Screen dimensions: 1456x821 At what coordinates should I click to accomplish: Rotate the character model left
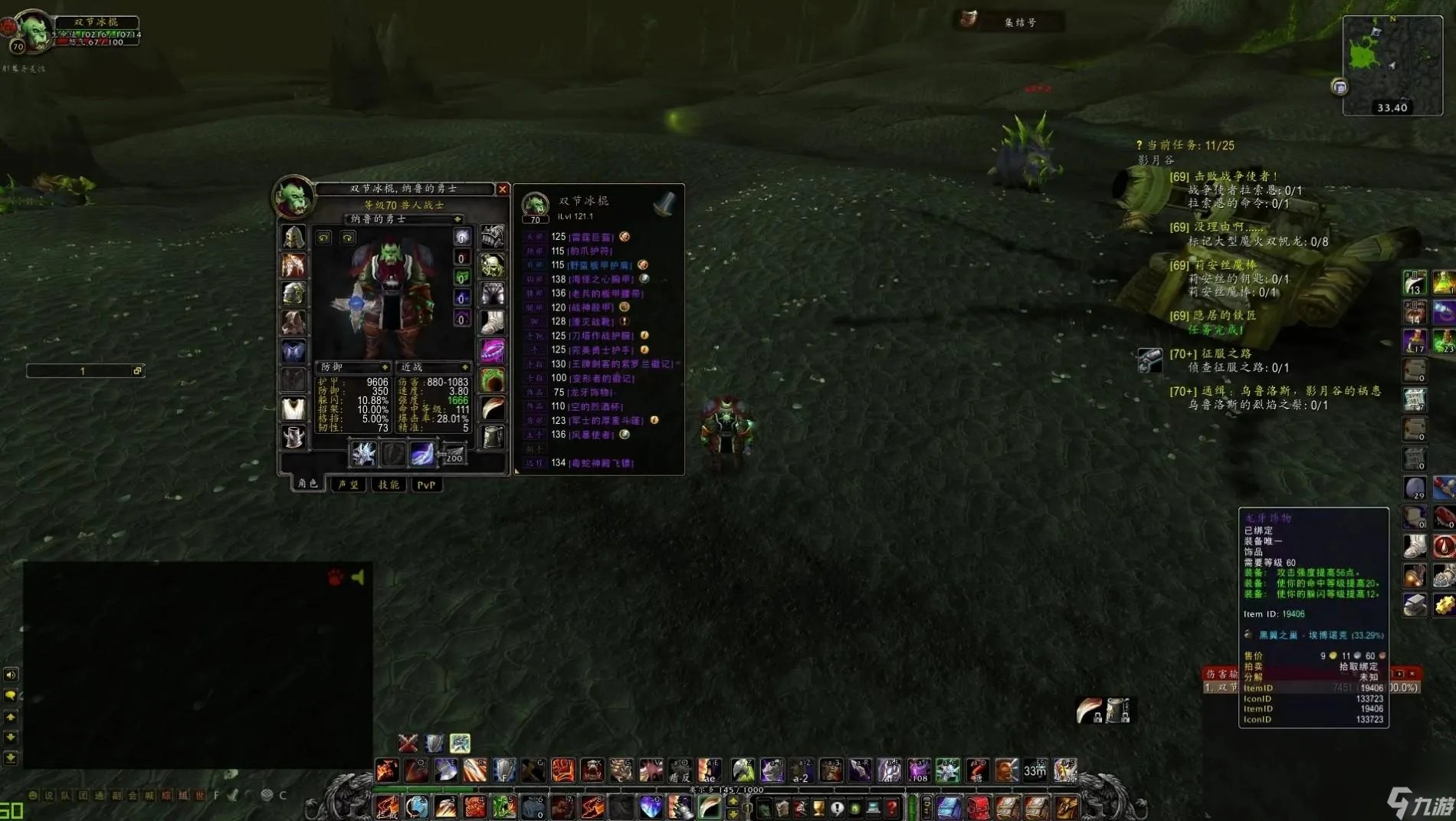tap(324, 238)
